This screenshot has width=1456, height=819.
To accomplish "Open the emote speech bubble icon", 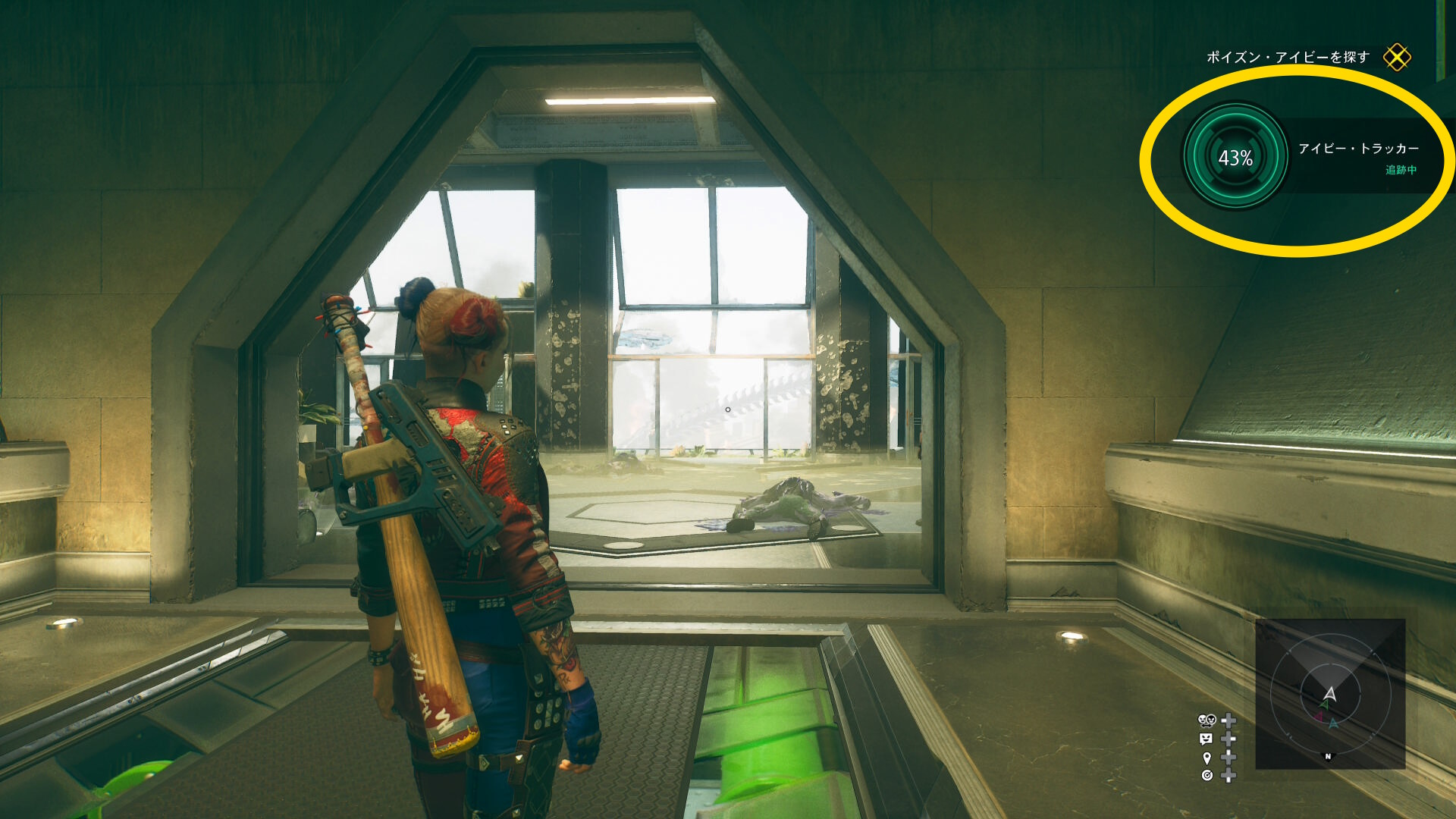I will (1206, 739).
